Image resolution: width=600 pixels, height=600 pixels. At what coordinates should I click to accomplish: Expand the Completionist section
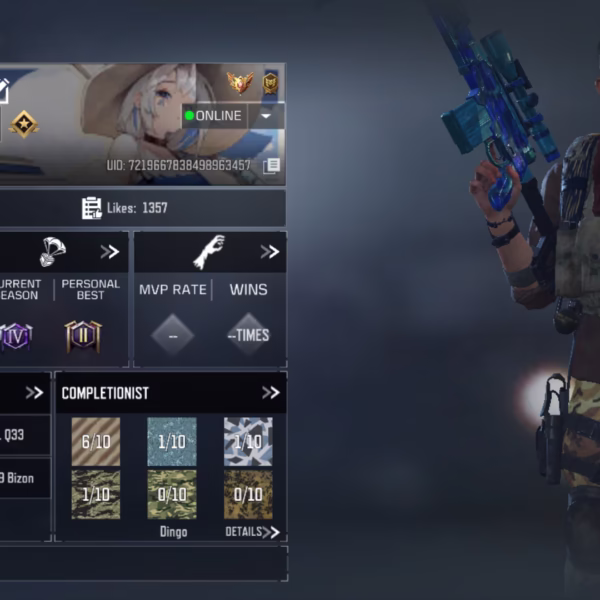tap(270, 393)
